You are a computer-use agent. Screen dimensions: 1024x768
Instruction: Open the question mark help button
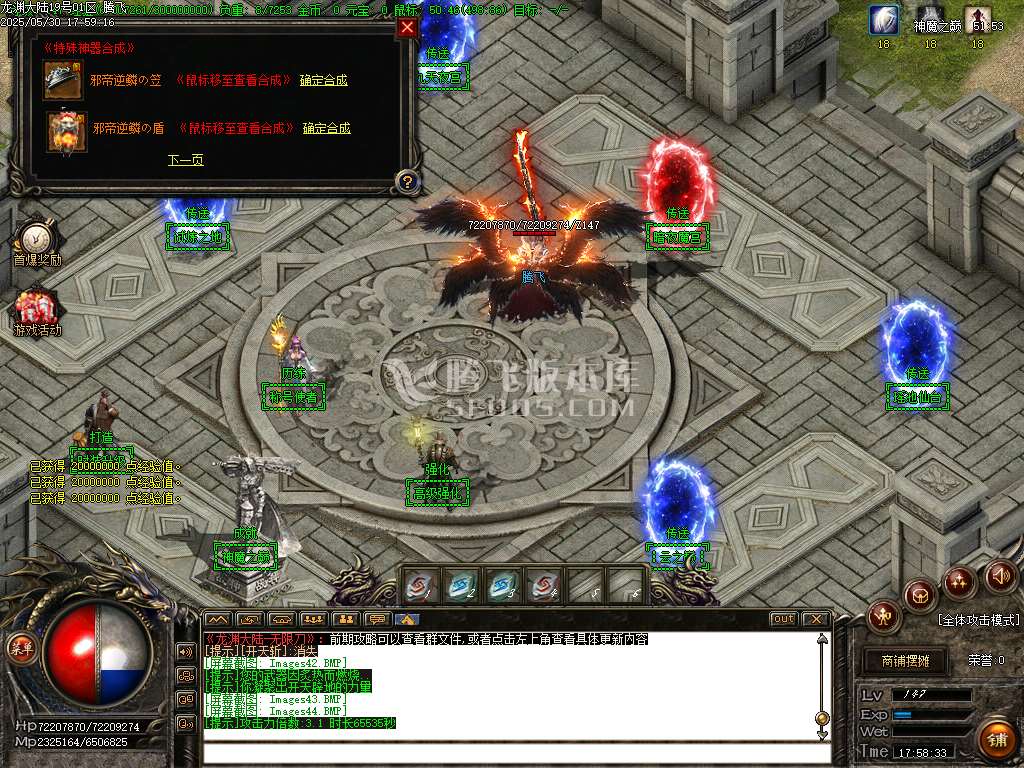[406, 181]
